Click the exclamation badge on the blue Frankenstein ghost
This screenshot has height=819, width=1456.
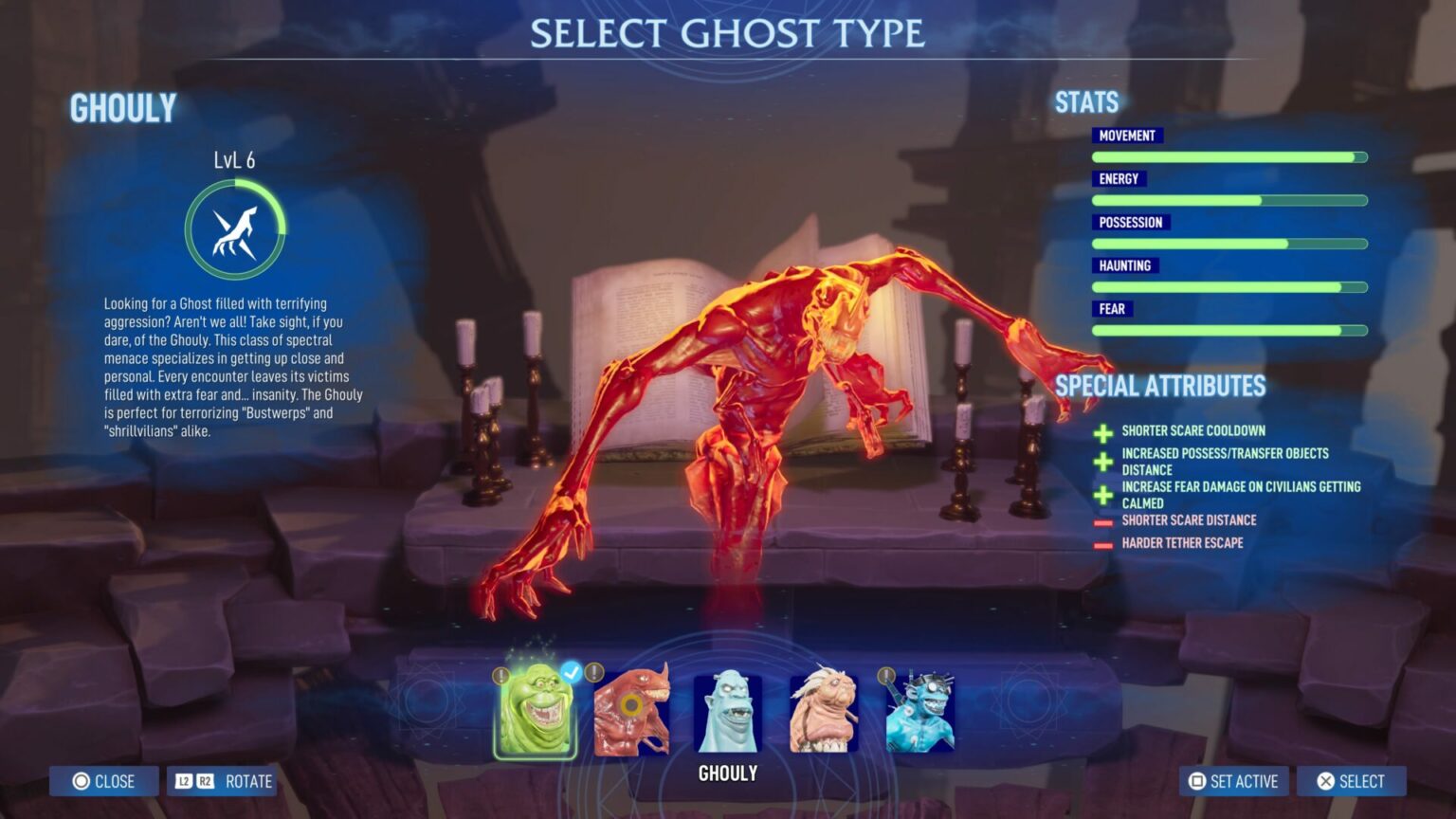tap(885, 676)
